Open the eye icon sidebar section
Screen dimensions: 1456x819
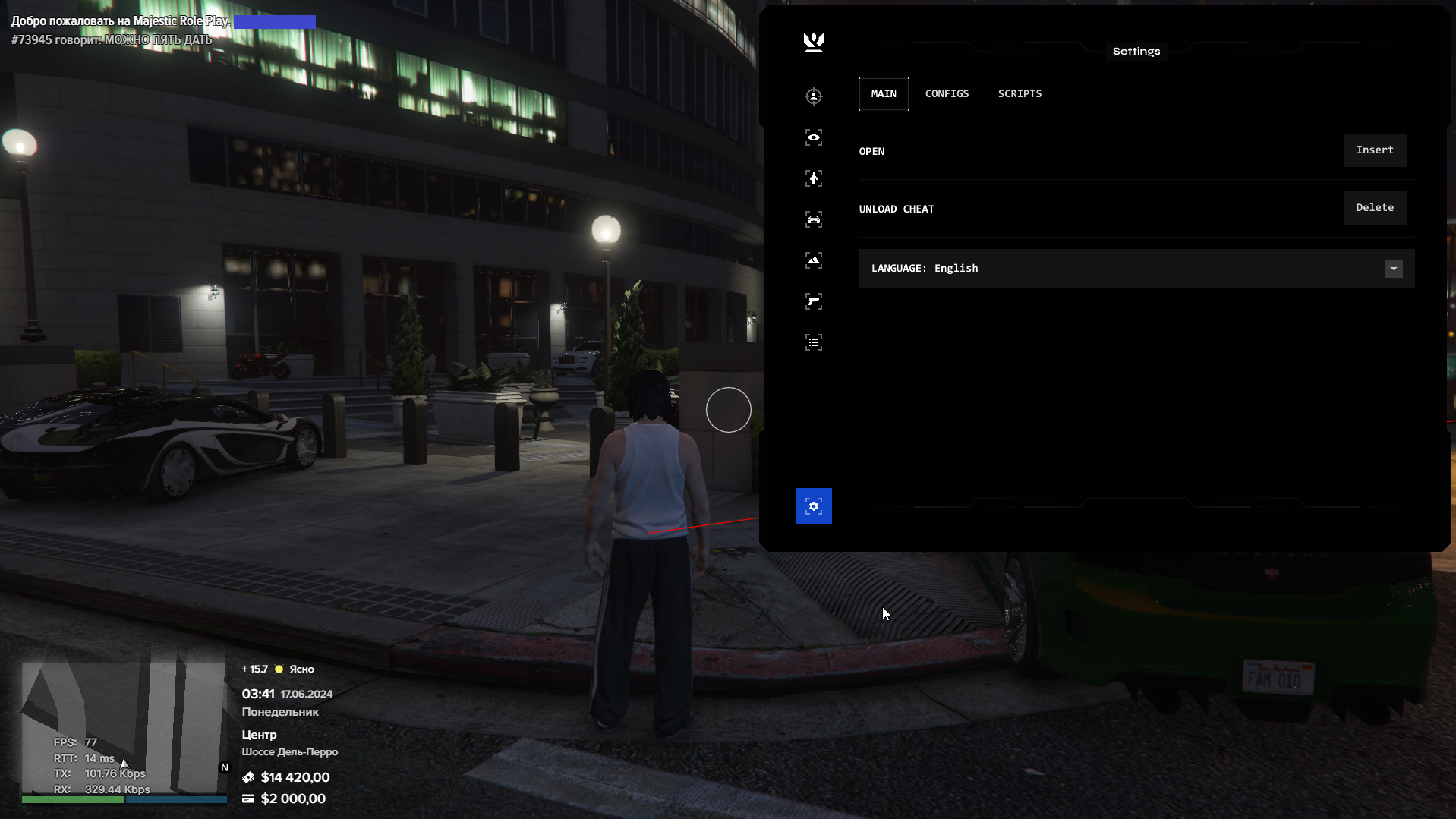pyautogui.click(x=814, y=137)
